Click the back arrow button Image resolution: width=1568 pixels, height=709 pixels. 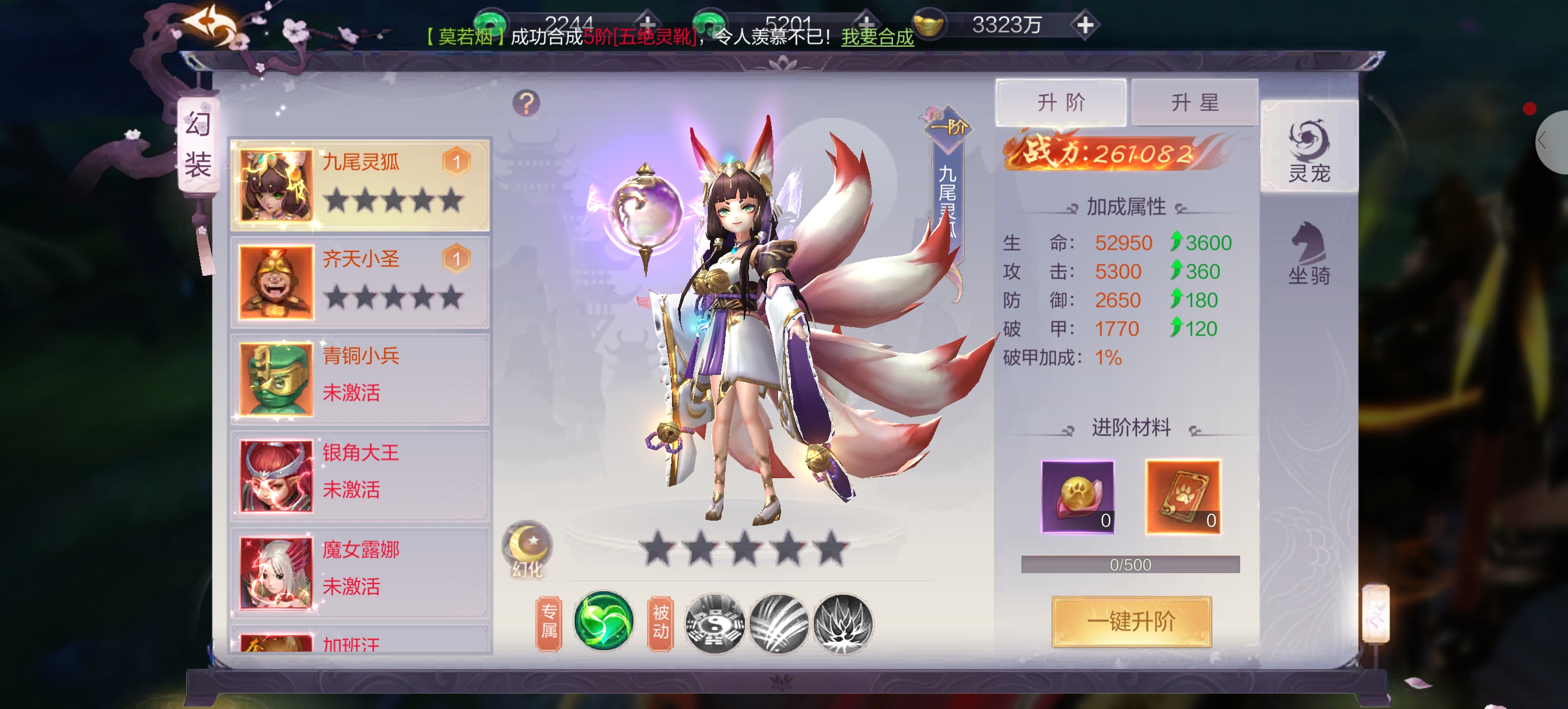(210, 26)
